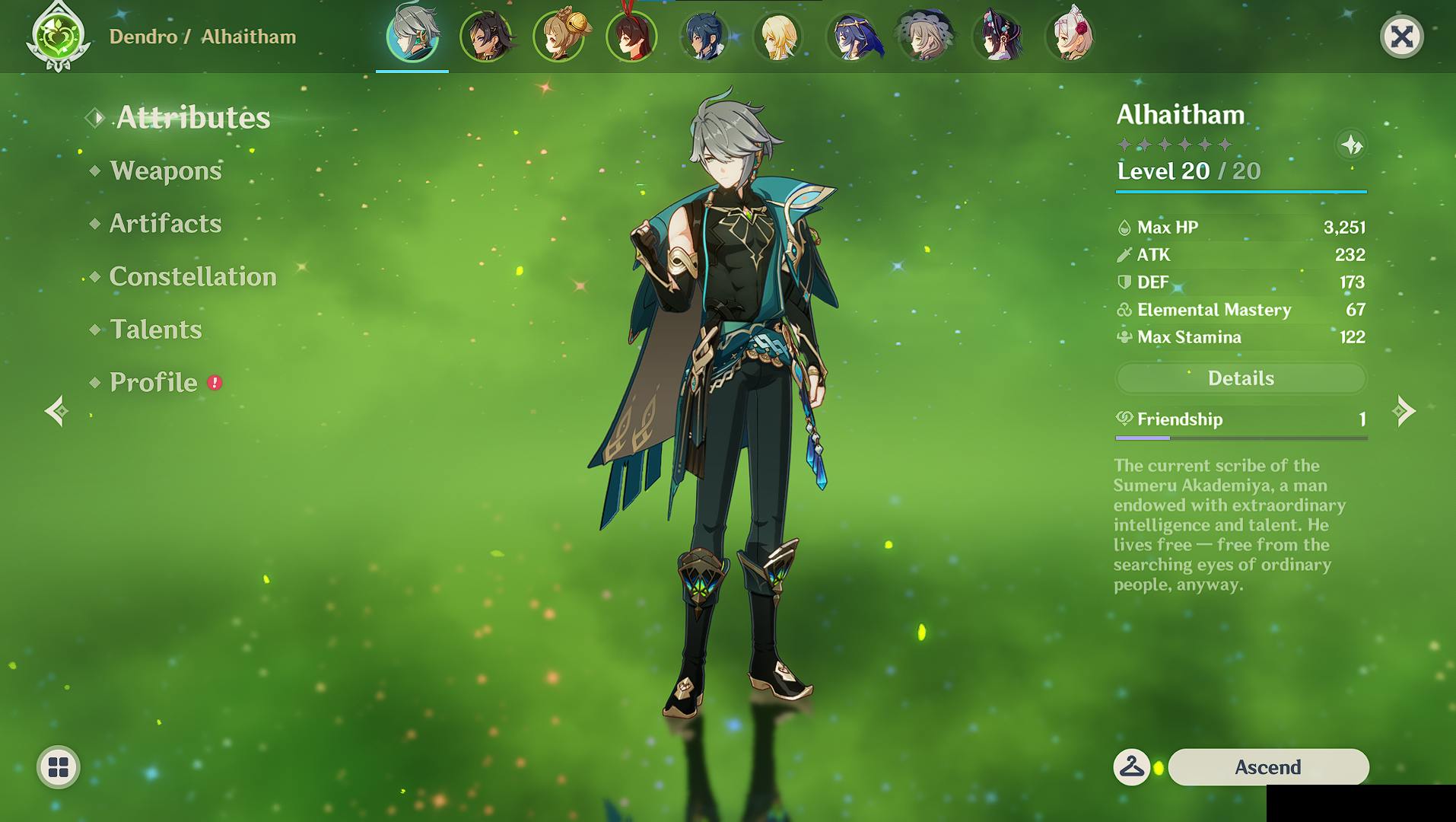Show the Constellation page
1456x822 pixels.
[192, 277]
